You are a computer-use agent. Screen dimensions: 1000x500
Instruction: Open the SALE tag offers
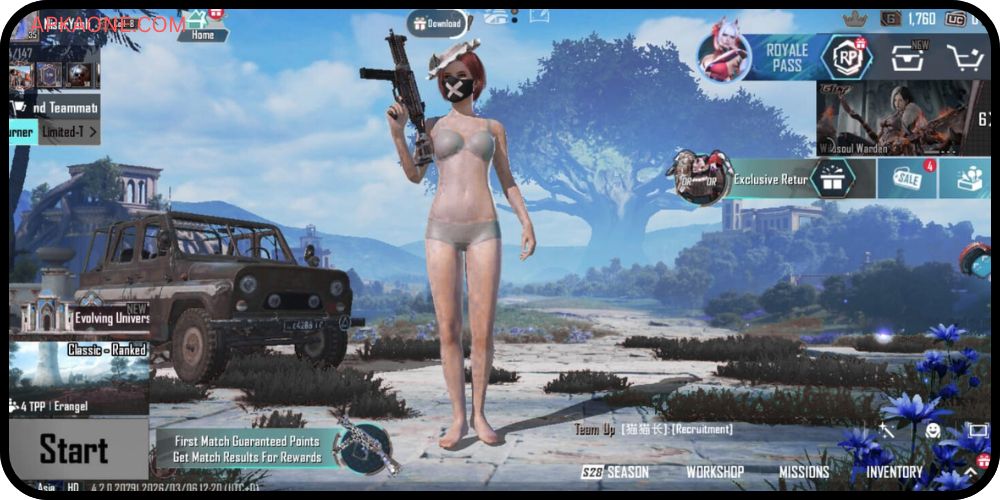pyautogui.click(x=906, y=179)
